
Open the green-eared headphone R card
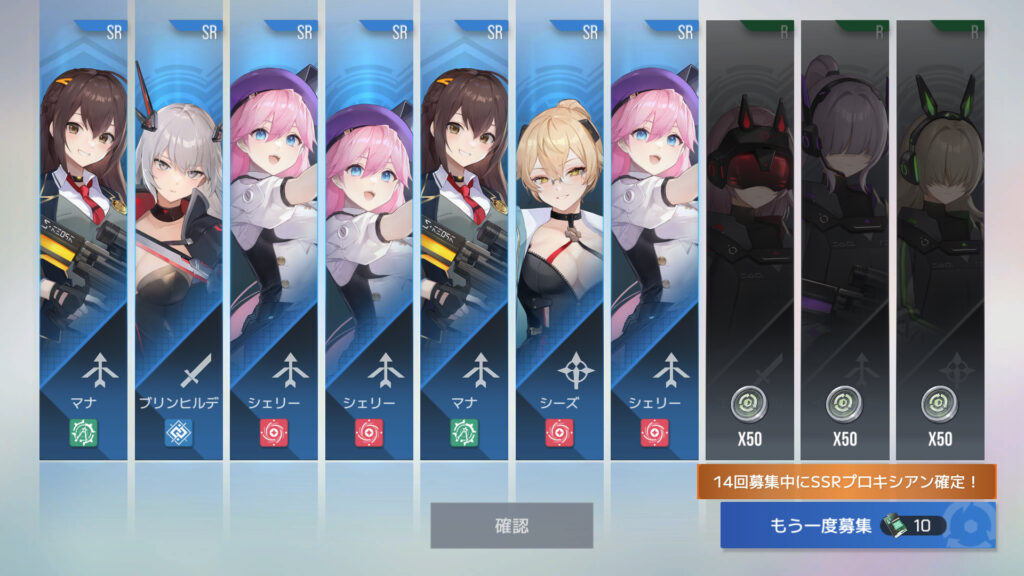point(939,240)
